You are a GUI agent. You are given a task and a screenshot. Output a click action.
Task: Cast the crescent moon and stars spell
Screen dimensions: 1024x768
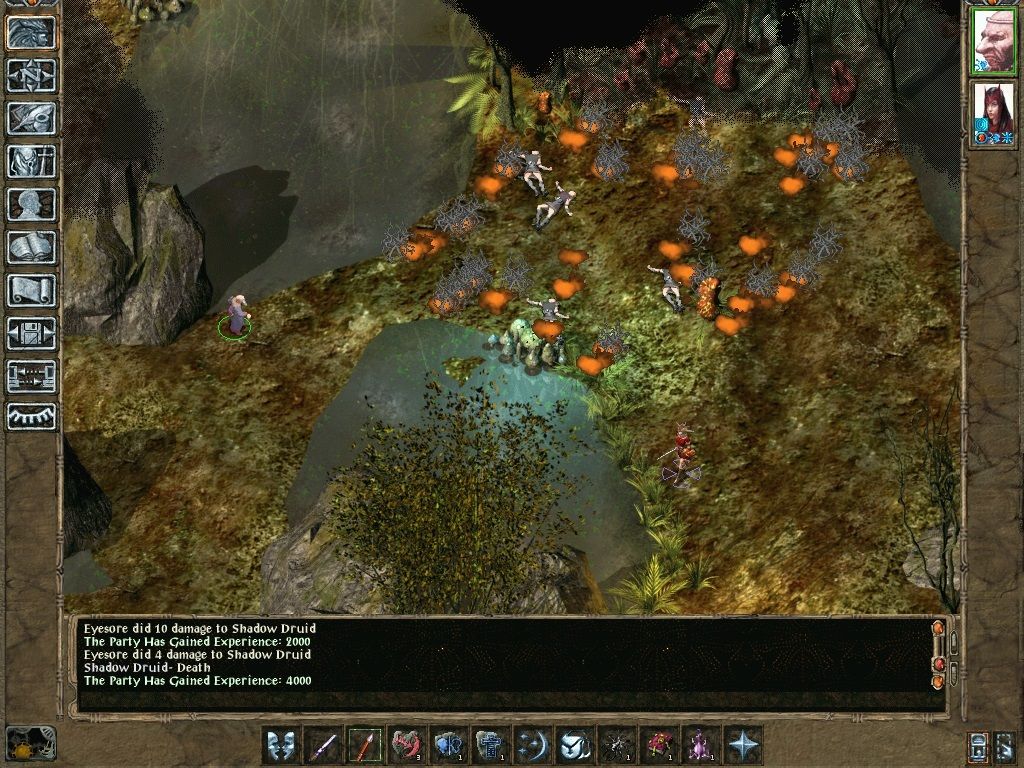tap(533, 745)
